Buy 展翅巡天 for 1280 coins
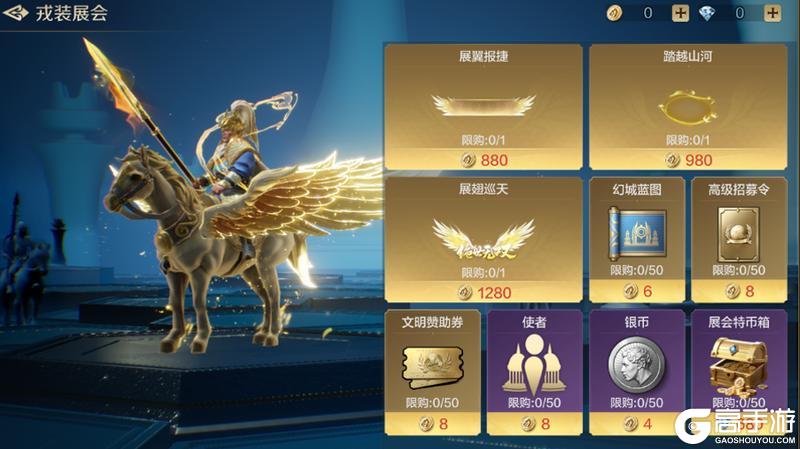This screenshot has height=449, width=800. coord(483,292)
